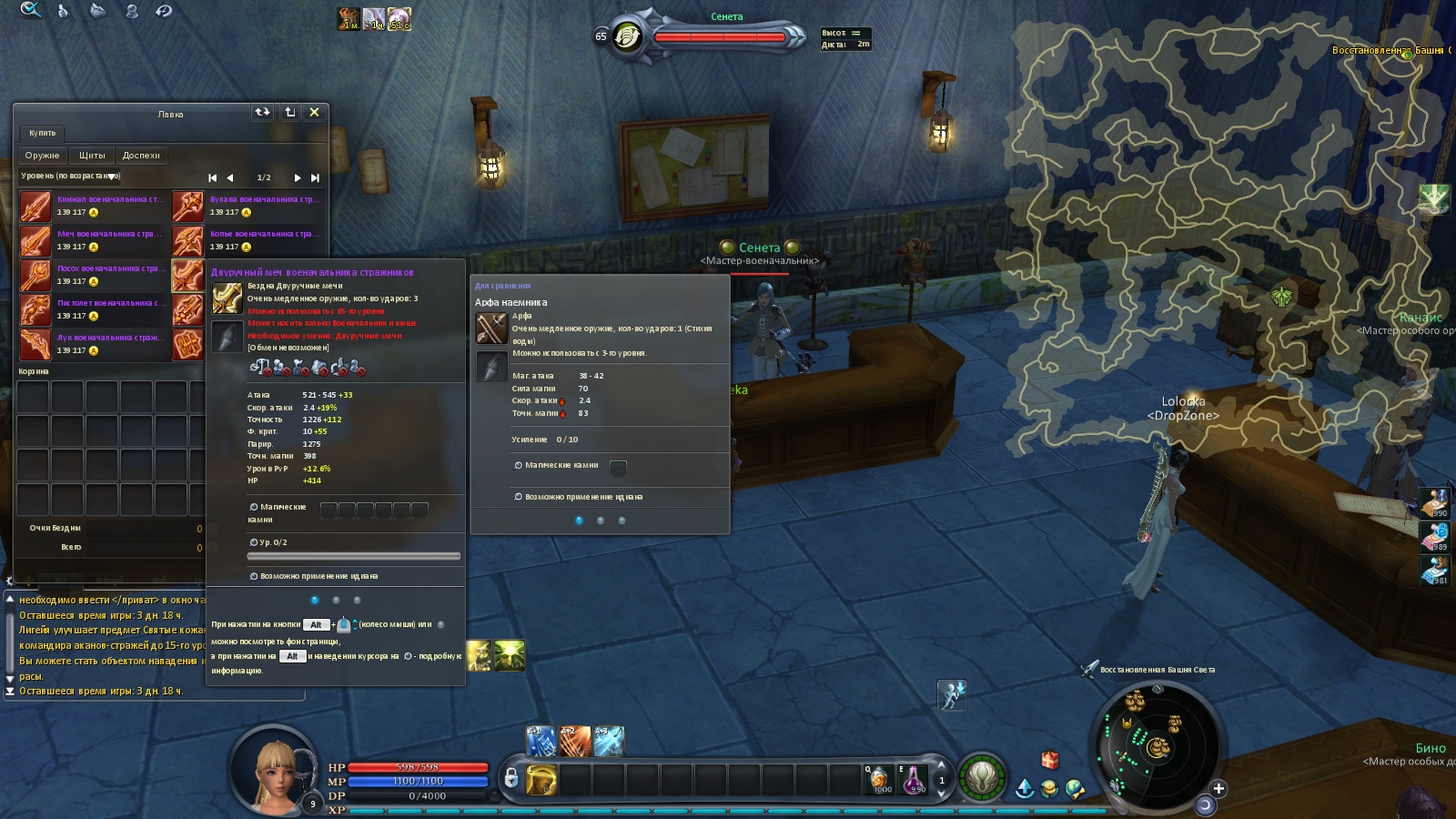Open the Щиты shields category
Screen dimensions: 1456x819
coord(92,156)
